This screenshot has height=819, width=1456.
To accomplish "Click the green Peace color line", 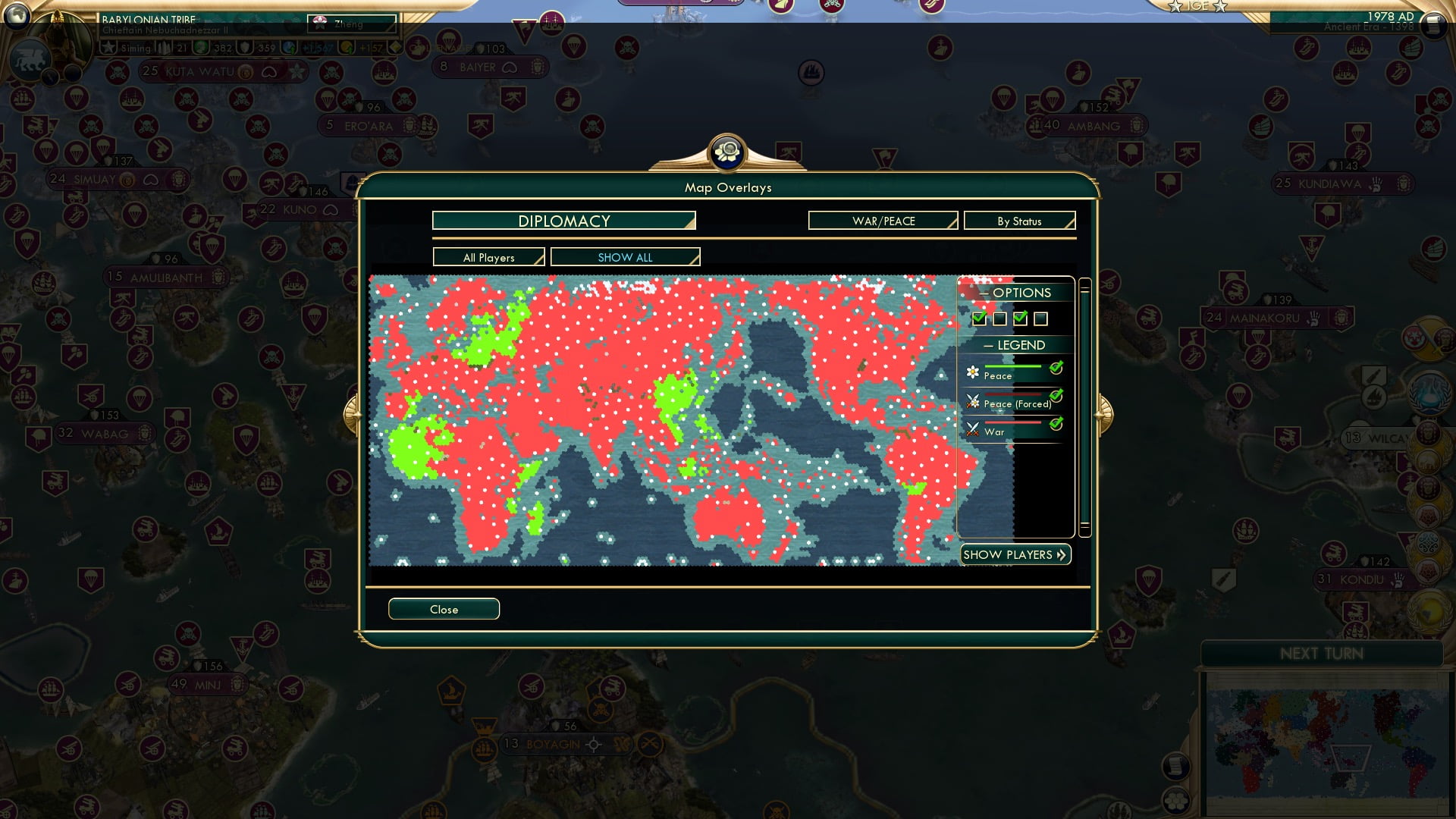I will (1014, 367).
